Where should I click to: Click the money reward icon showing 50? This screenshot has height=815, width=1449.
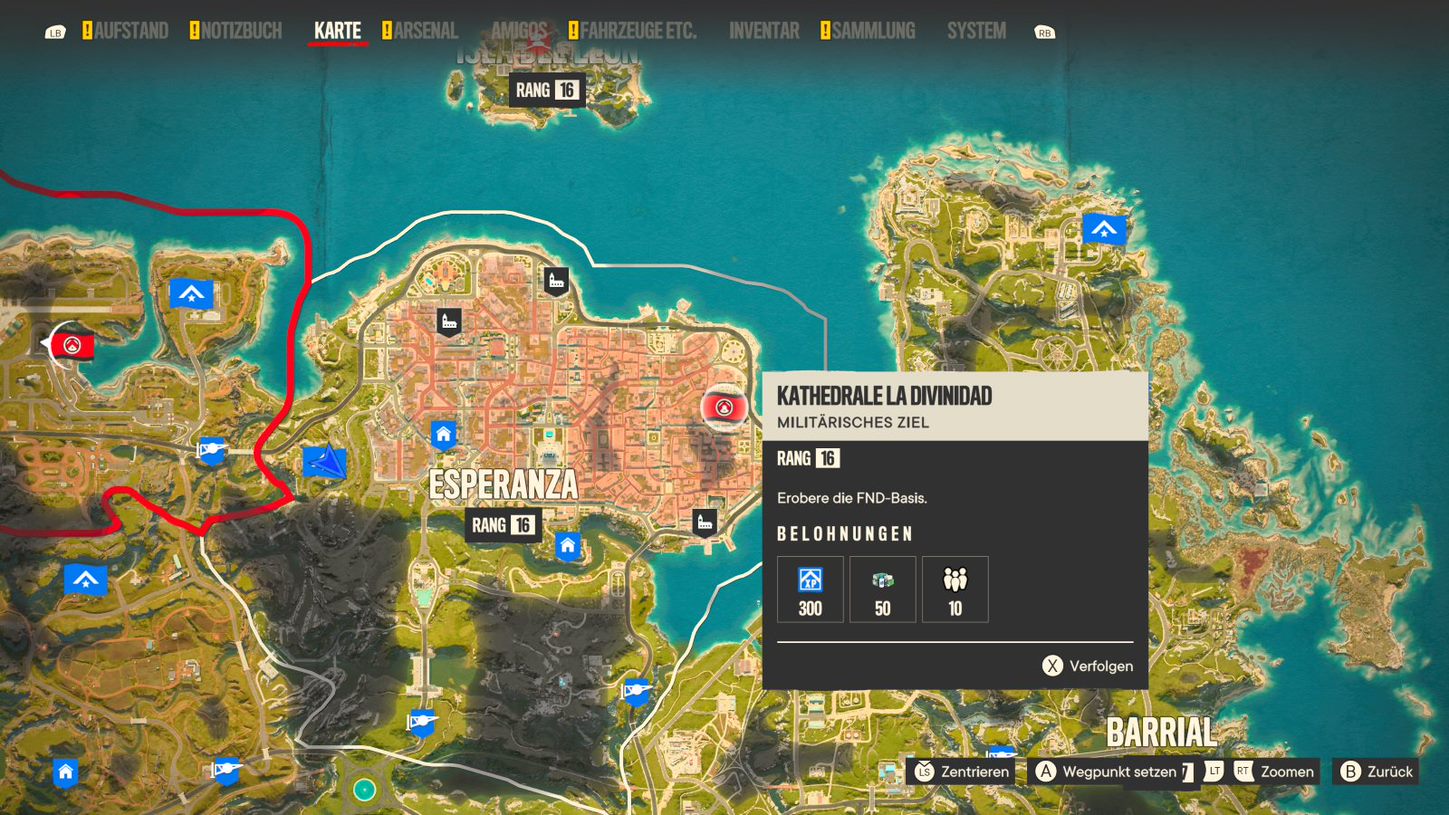pos(882,589)
